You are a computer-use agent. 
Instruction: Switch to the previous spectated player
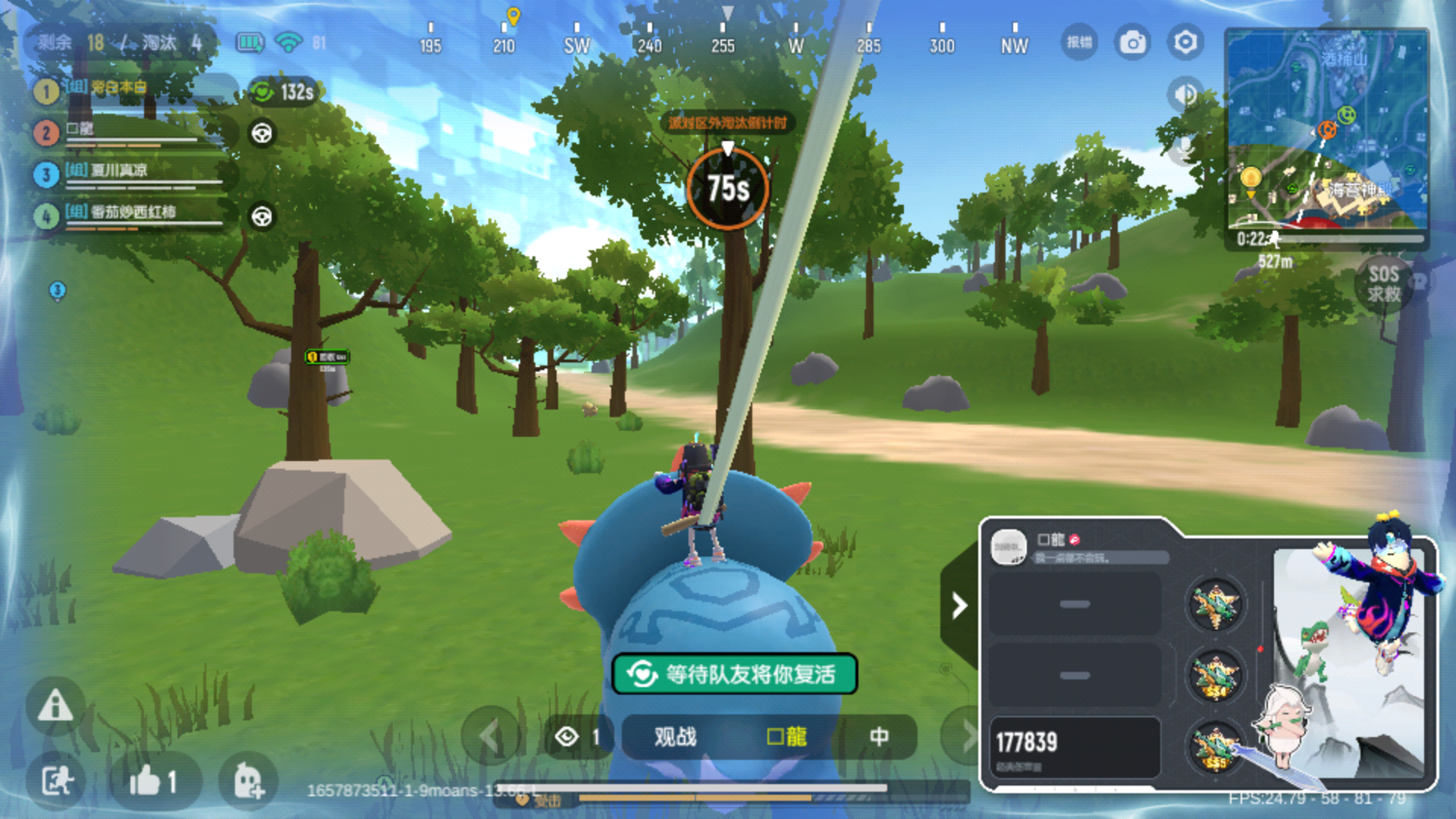pos(490,736)
